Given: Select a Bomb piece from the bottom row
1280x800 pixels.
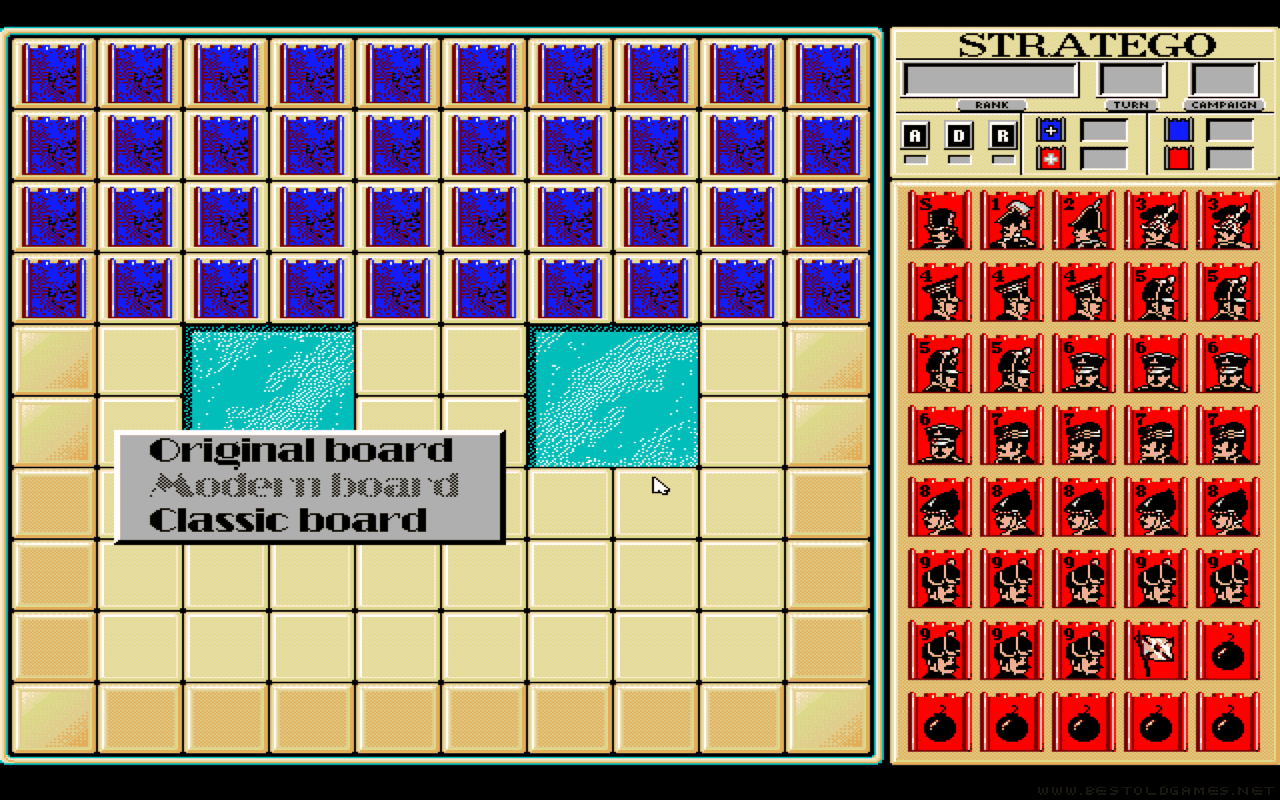Looking at the screenshot, I should coord(1012,720).
